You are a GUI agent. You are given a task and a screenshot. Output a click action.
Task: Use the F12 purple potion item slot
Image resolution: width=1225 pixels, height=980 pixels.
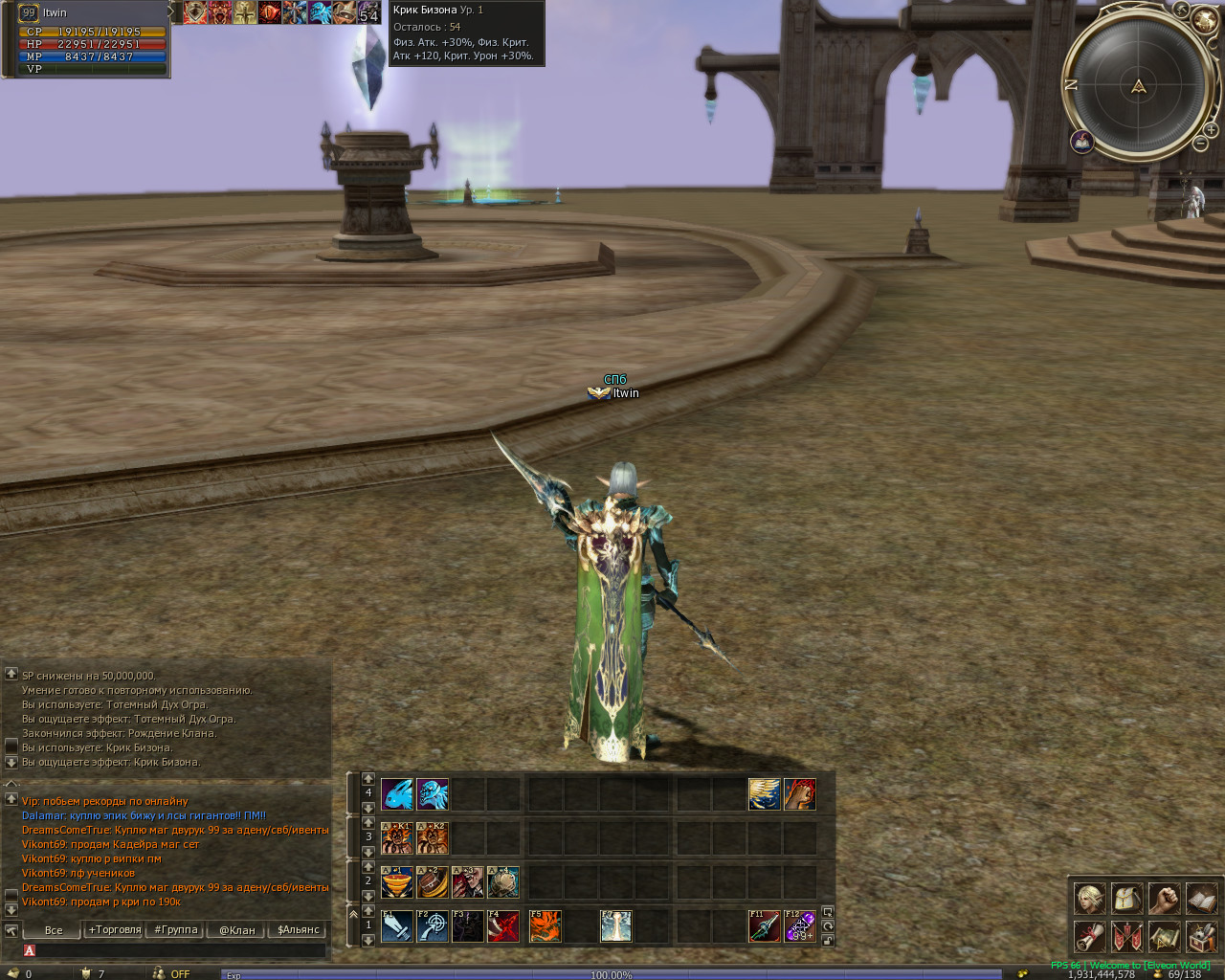point(800,926)
